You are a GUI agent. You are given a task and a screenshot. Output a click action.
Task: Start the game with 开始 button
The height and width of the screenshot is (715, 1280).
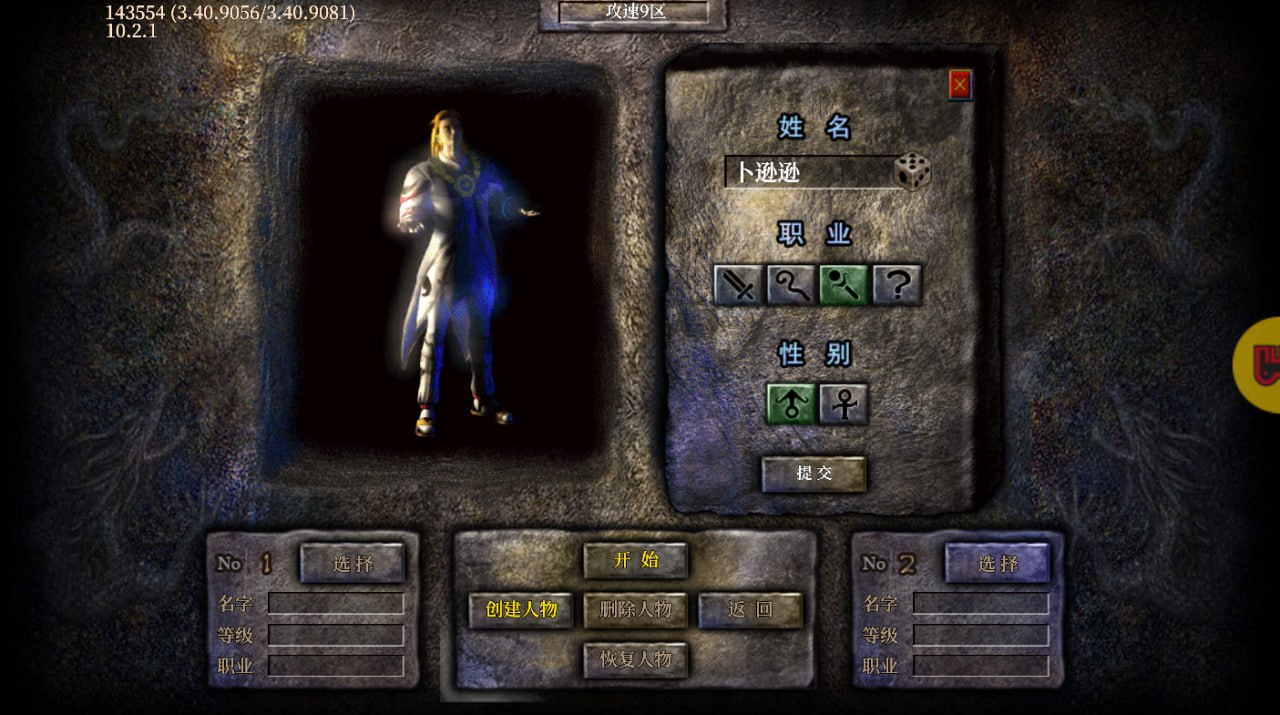(636, 560)
